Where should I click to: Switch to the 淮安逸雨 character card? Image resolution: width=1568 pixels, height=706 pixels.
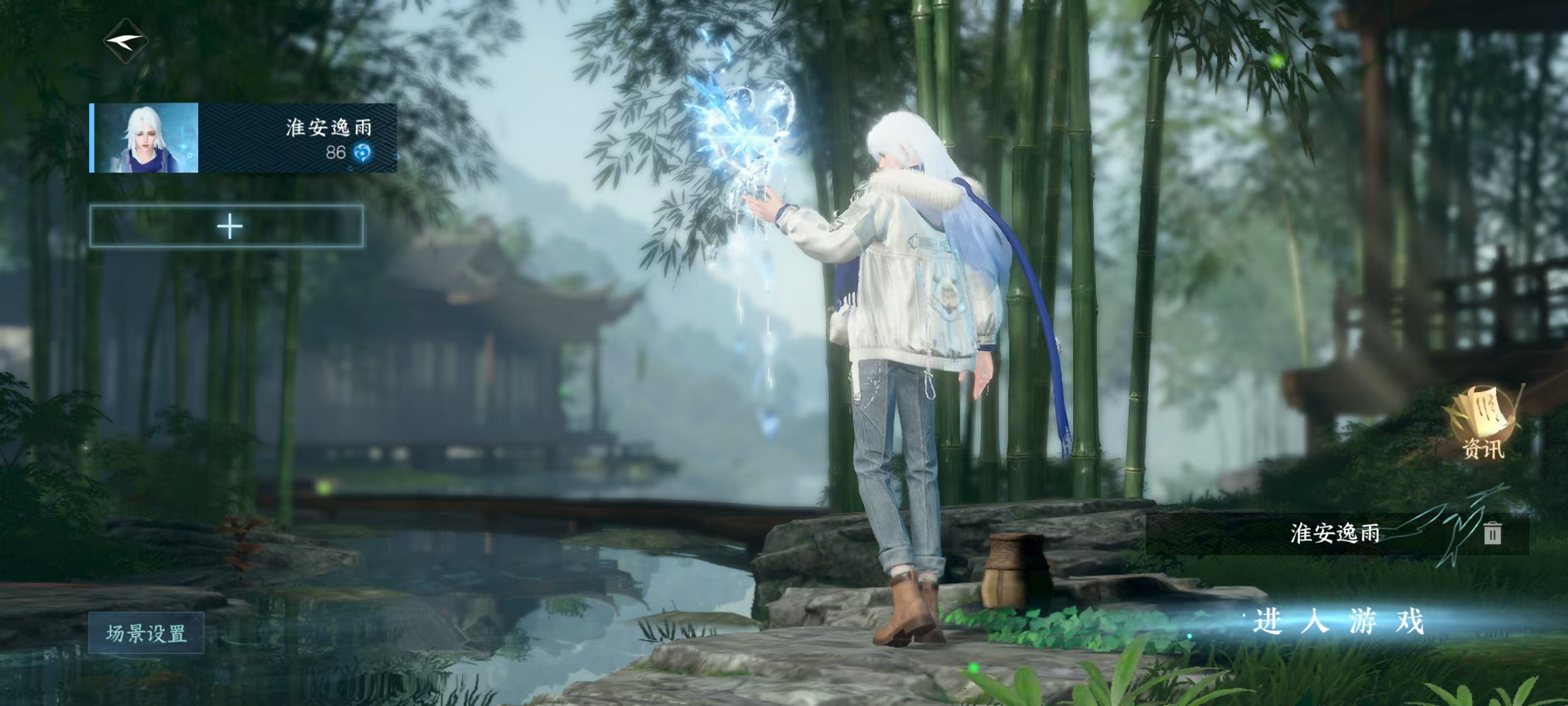click(244, 137)
